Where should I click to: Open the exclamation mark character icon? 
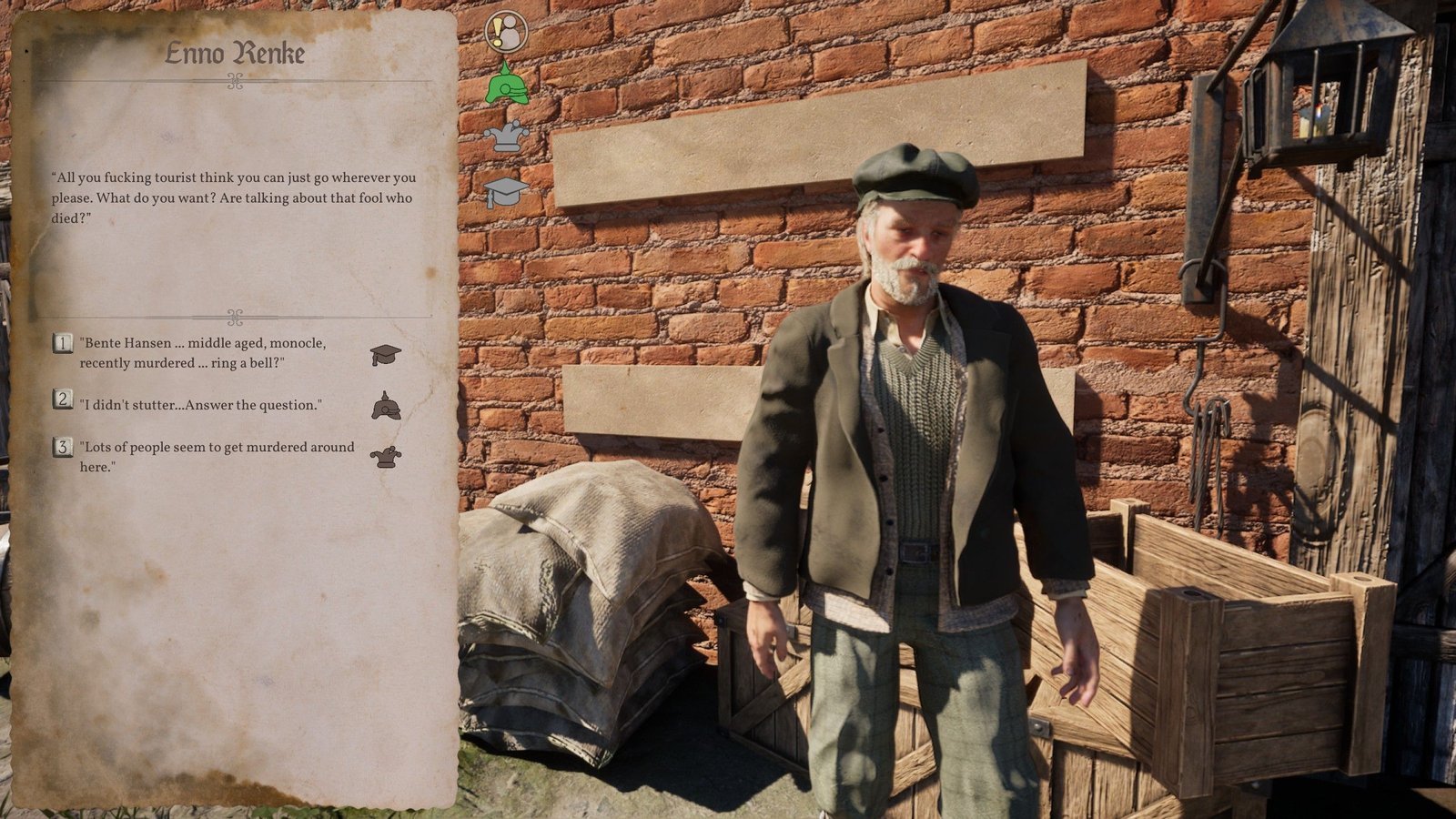click(x=506, y=32)
